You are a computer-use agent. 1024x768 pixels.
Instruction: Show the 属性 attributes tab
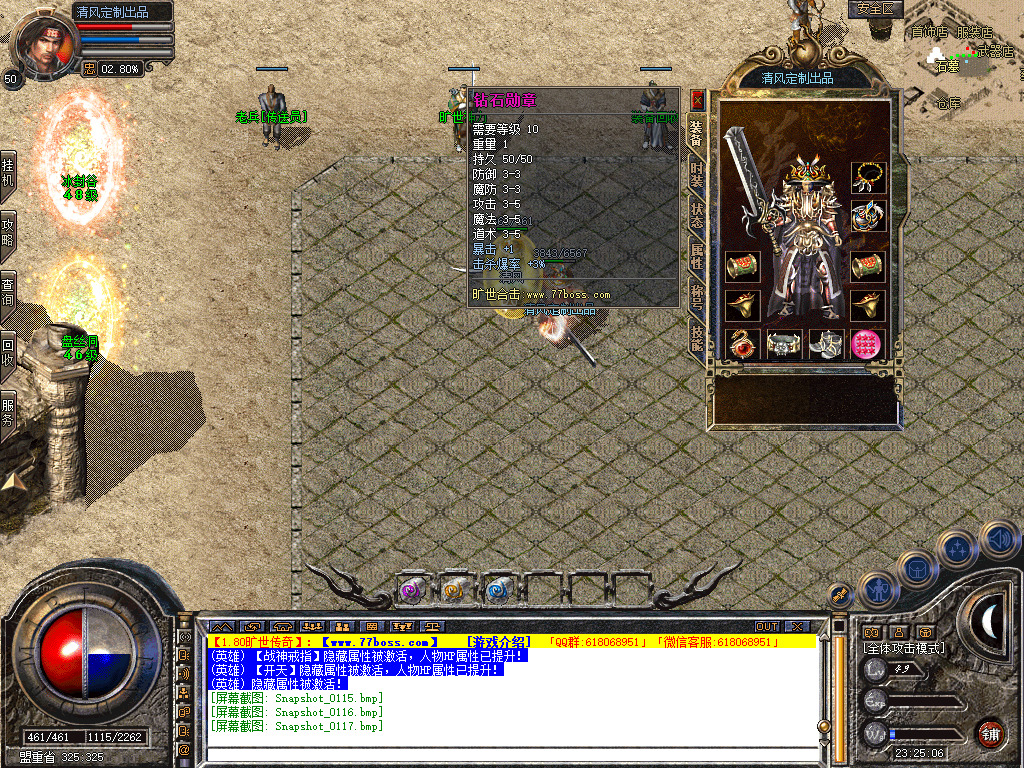tap(697, 258)
